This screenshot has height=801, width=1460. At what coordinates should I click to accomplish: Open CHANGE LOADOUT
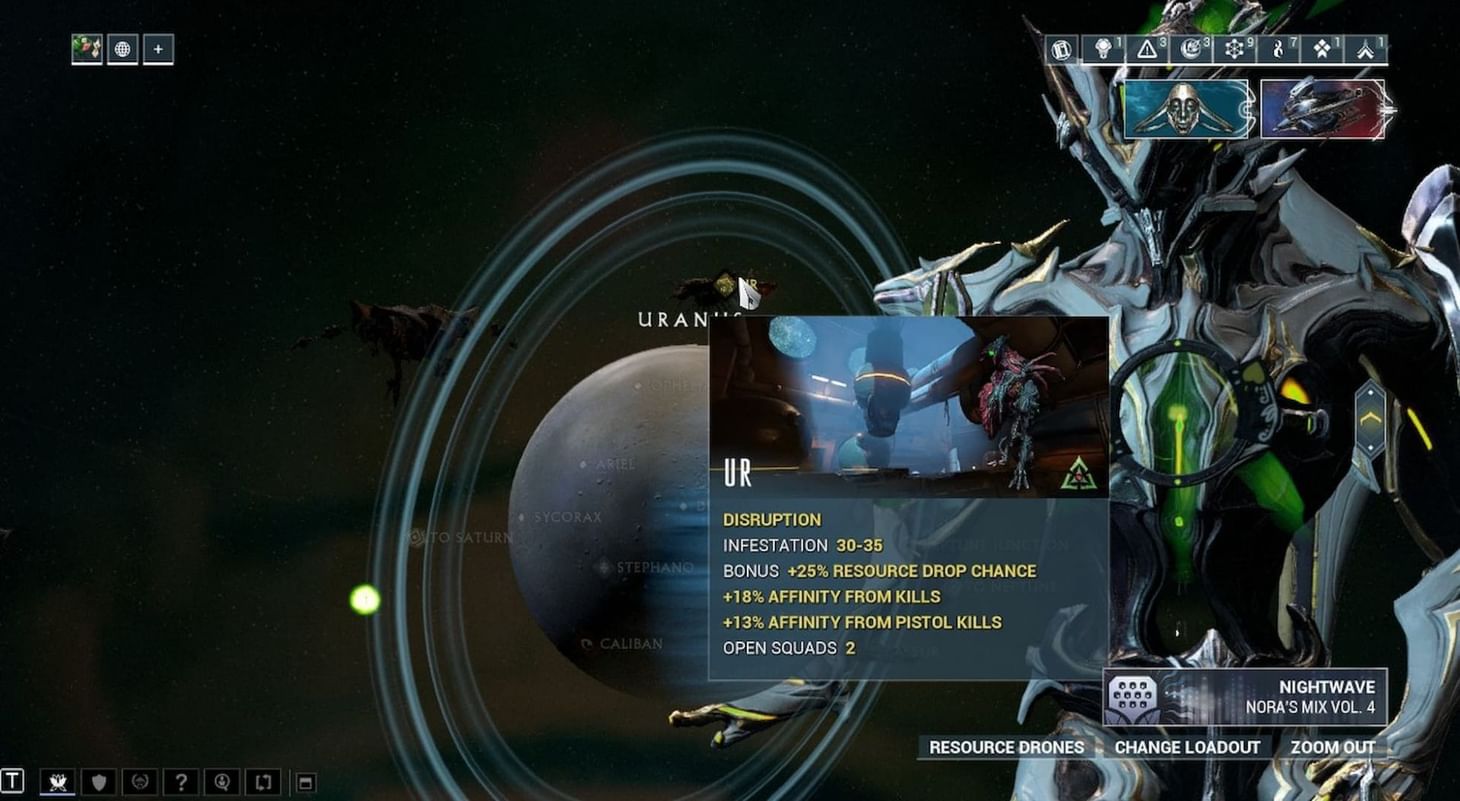1187,747
